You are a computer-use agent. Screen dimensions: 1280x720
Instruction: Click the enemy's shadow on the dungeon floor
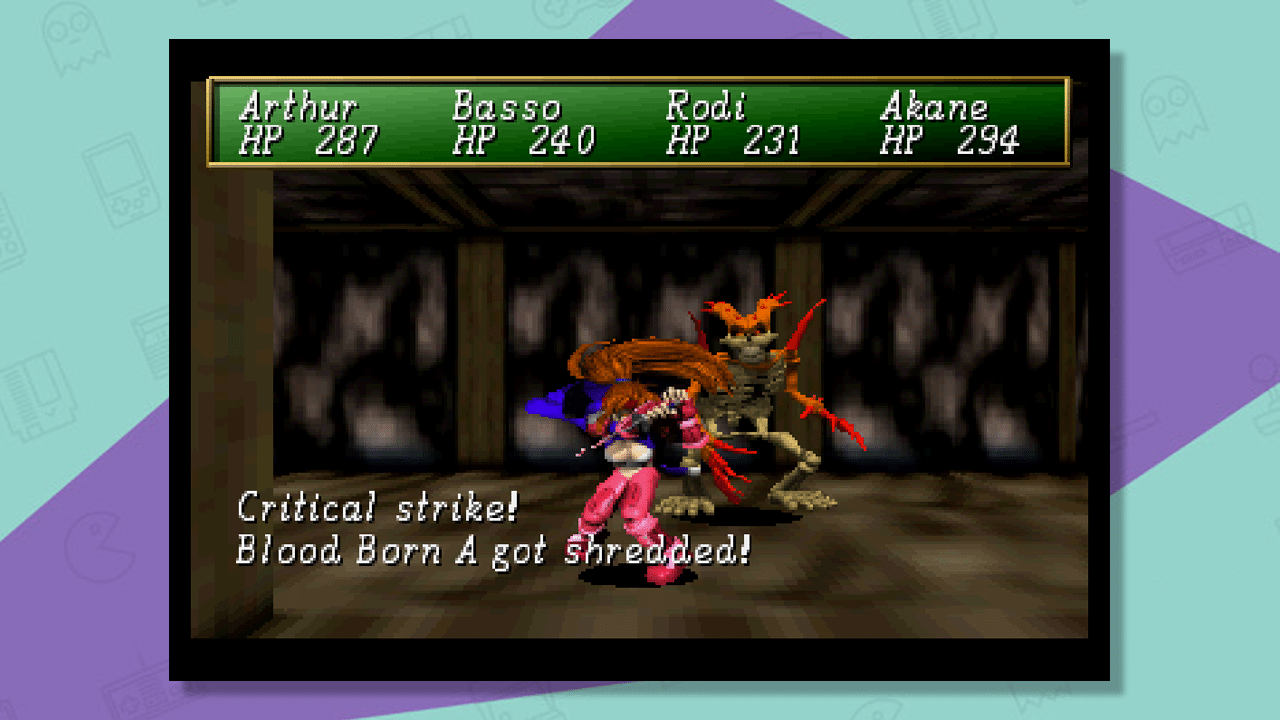(x=750, y=510)
